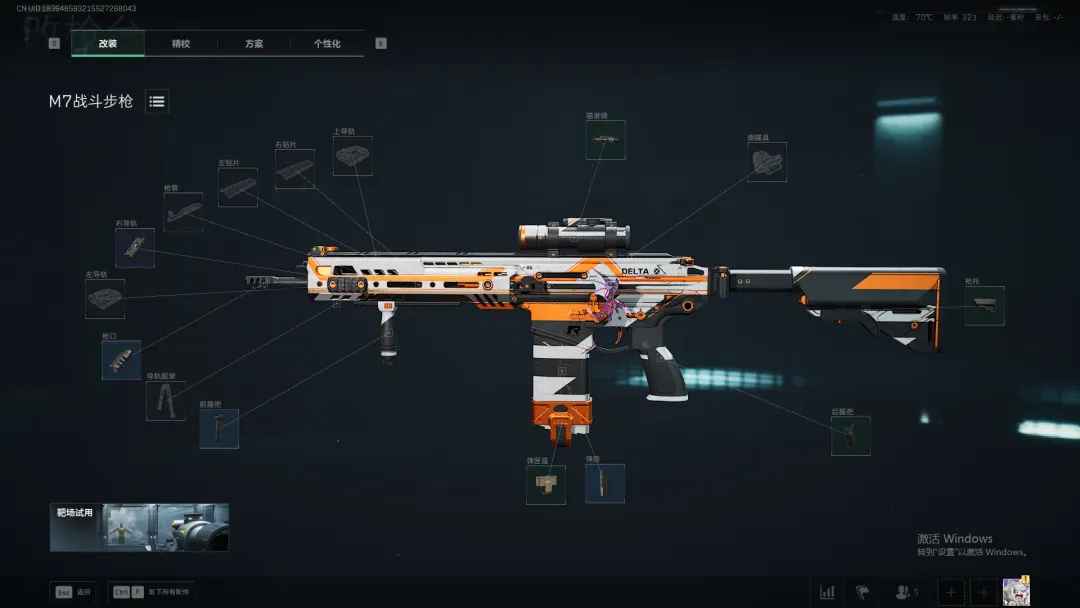This screenshot has height=608, width=1080.
Task: Open the 弹匣 magazine slot
Action: point(605,483)
